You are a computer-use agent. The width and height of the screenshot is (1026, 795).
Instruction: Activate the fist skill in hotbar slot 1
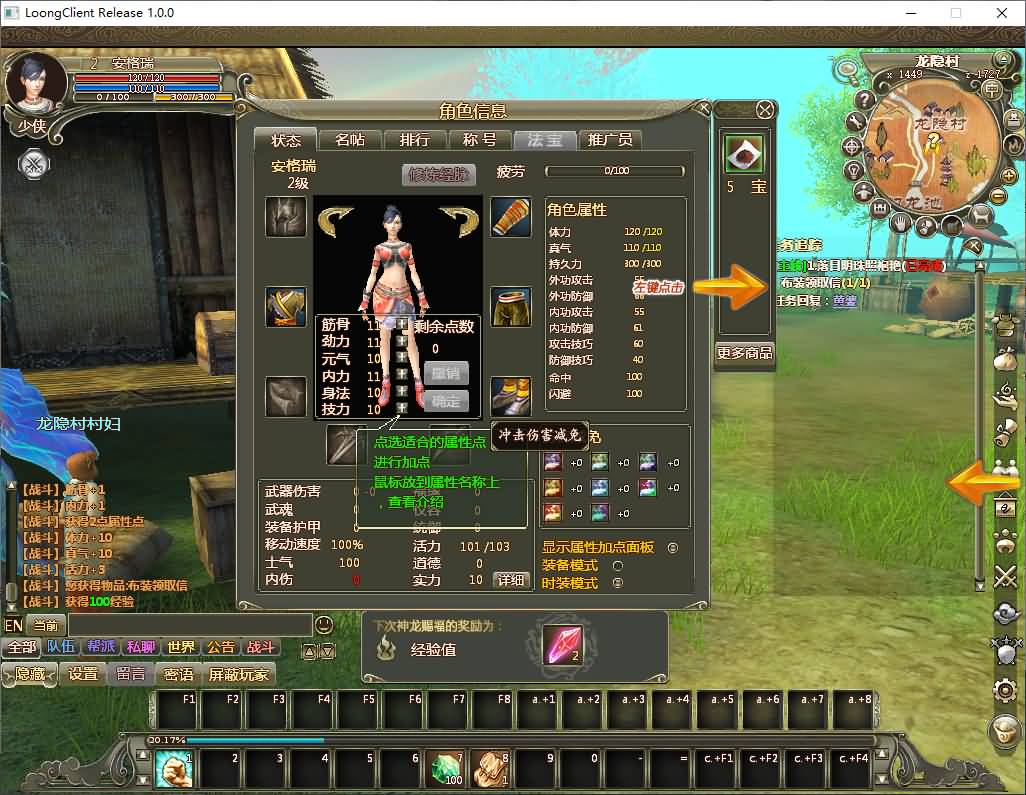pyautogui.click(x=174, y=769)
